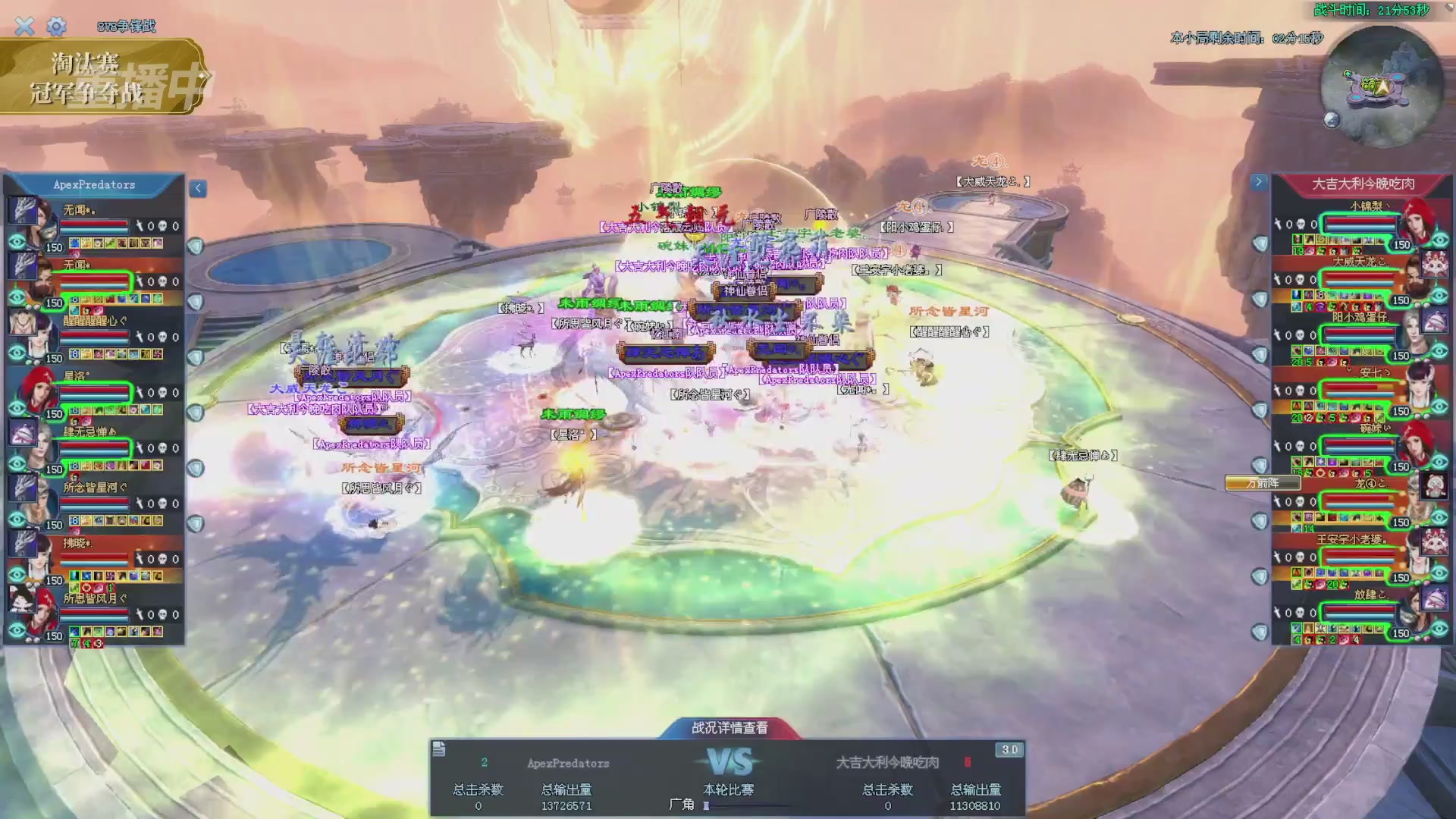Spectate player 所思皆风月 via eye icon
This screenshot has height=819, width=1456.
point(17,630)
